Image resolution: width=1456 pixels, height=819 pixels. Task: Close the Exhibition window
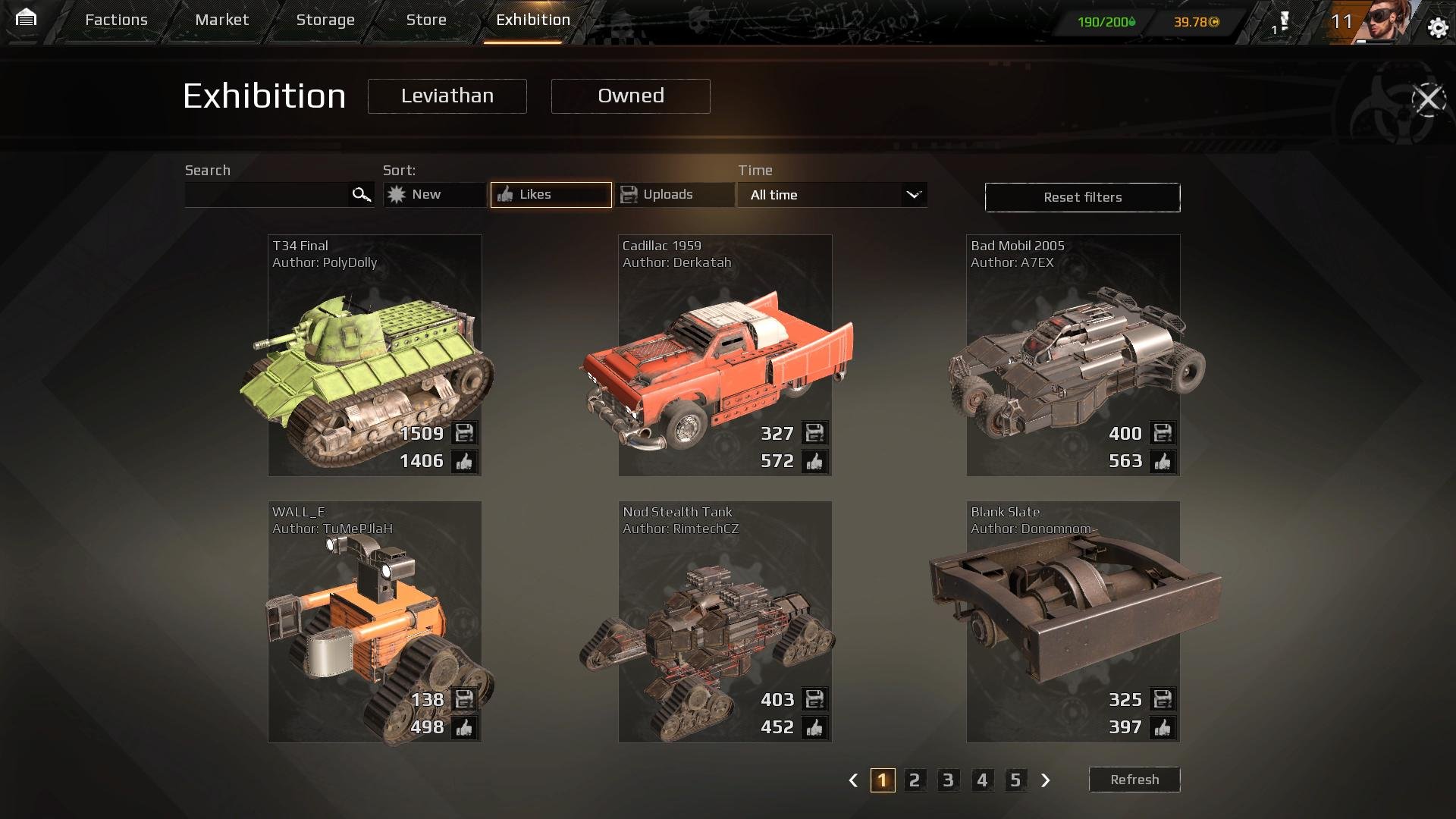[1429, 99]
